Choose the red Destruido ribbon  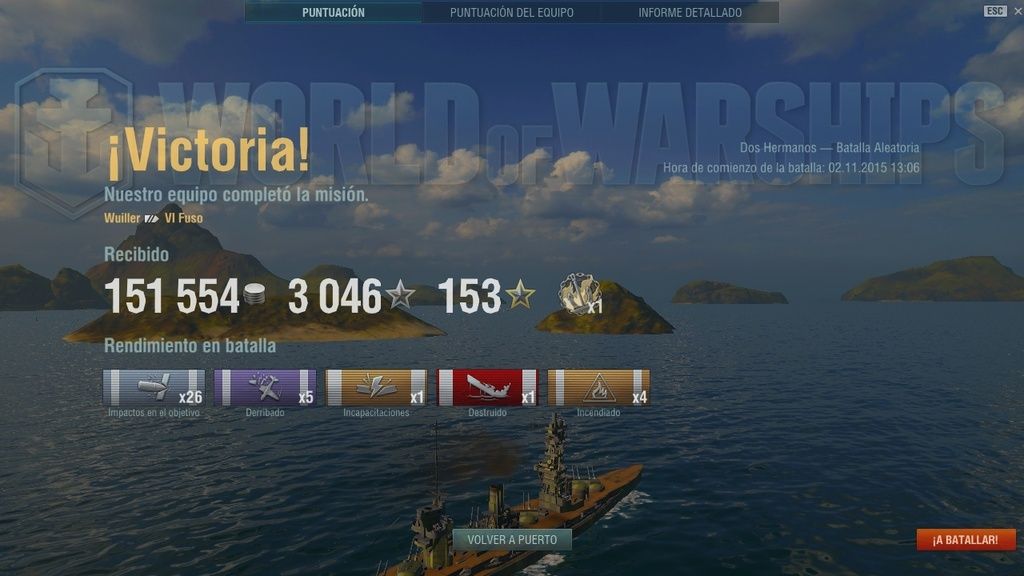487,388
